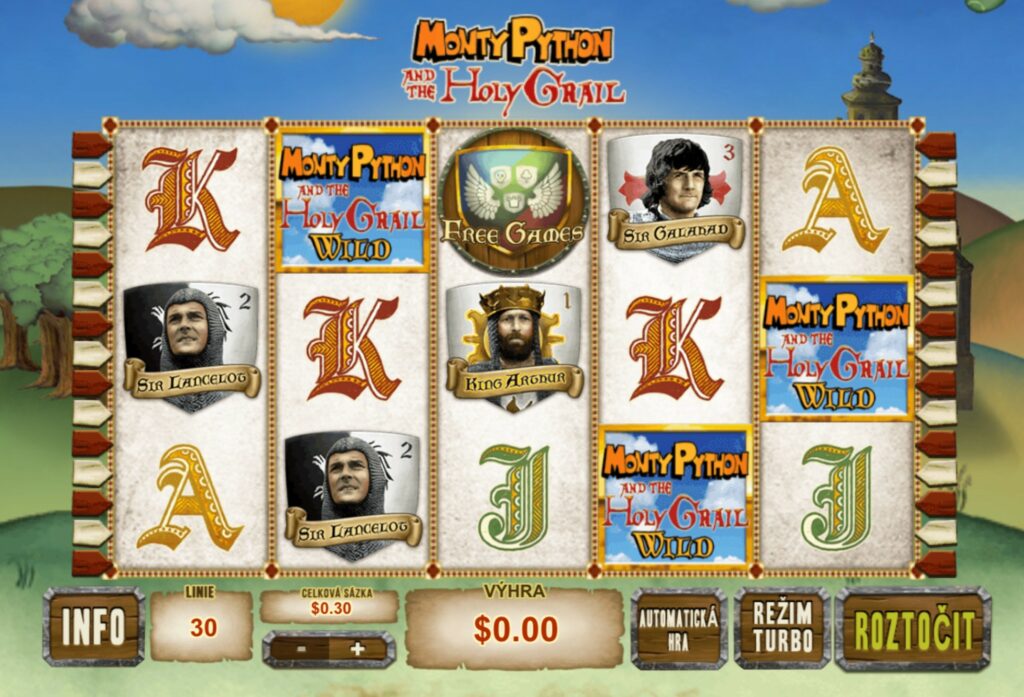
Task: Click the Linie 30 paylines panel
Action: click(201, 626)
